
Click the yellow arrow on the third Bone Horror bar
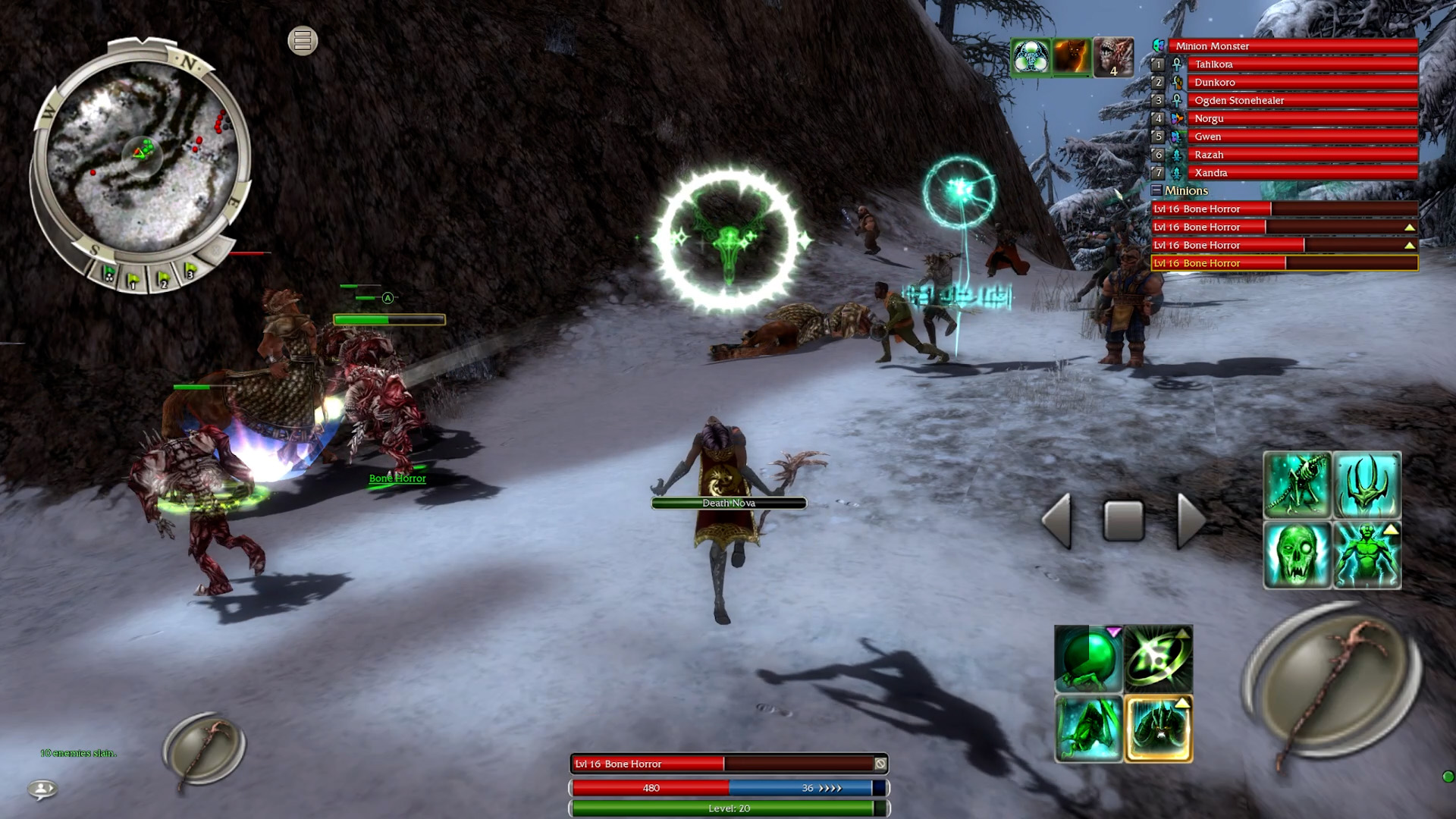1410,244
